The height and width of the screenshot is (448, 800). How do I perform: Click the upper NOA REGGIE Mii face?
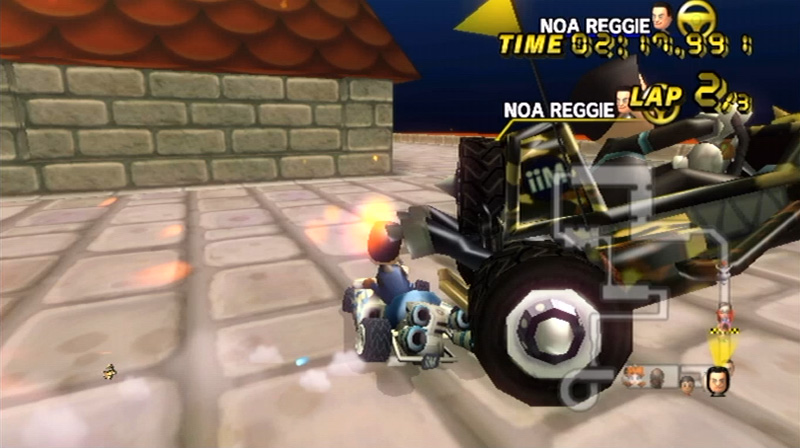click(x=660, y=21)
